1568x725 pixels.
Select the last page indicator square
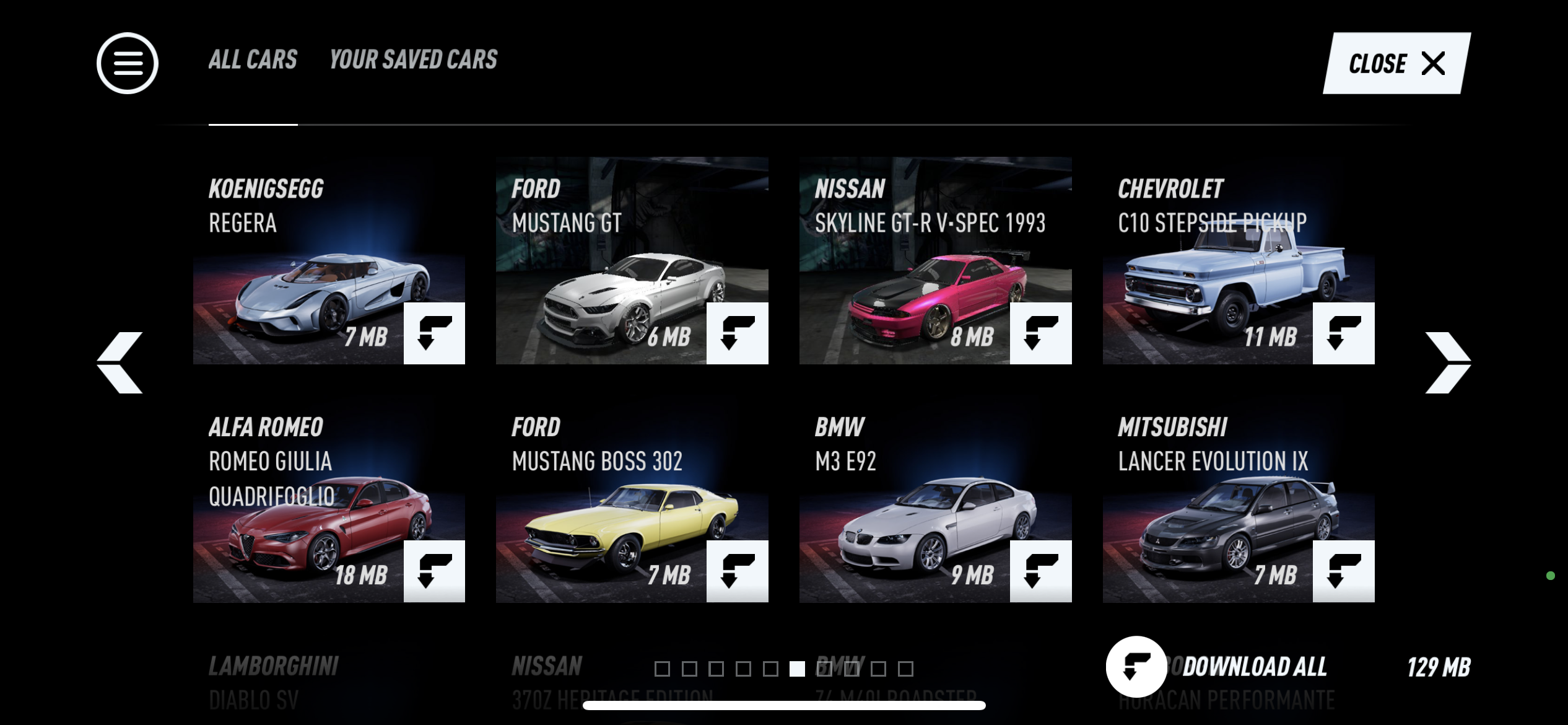(904, 669)
